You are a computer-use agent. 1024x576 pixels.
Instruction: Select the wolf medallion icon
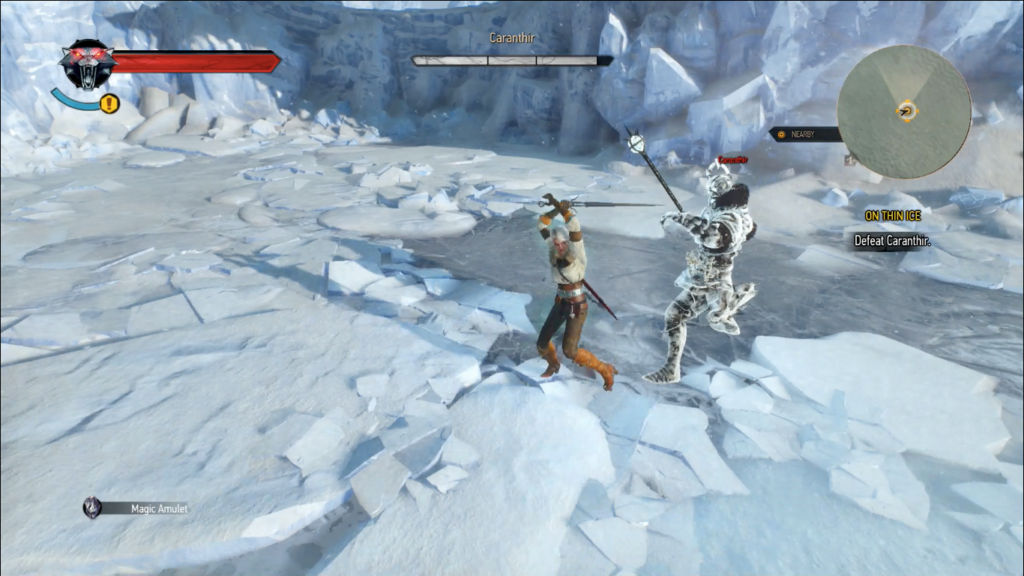[x=87, y=63]
